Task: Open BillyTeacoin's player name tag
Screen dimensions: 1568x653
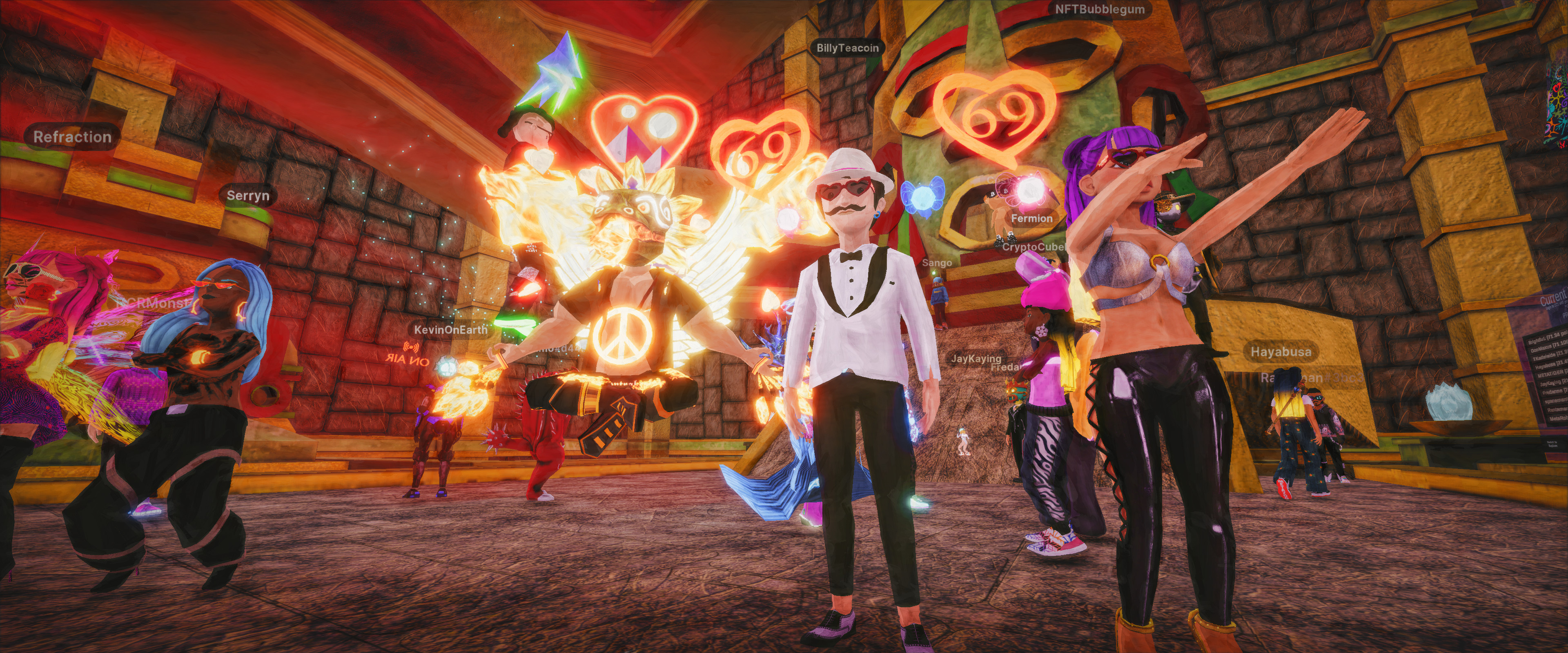Action: [x=847, y=48]
